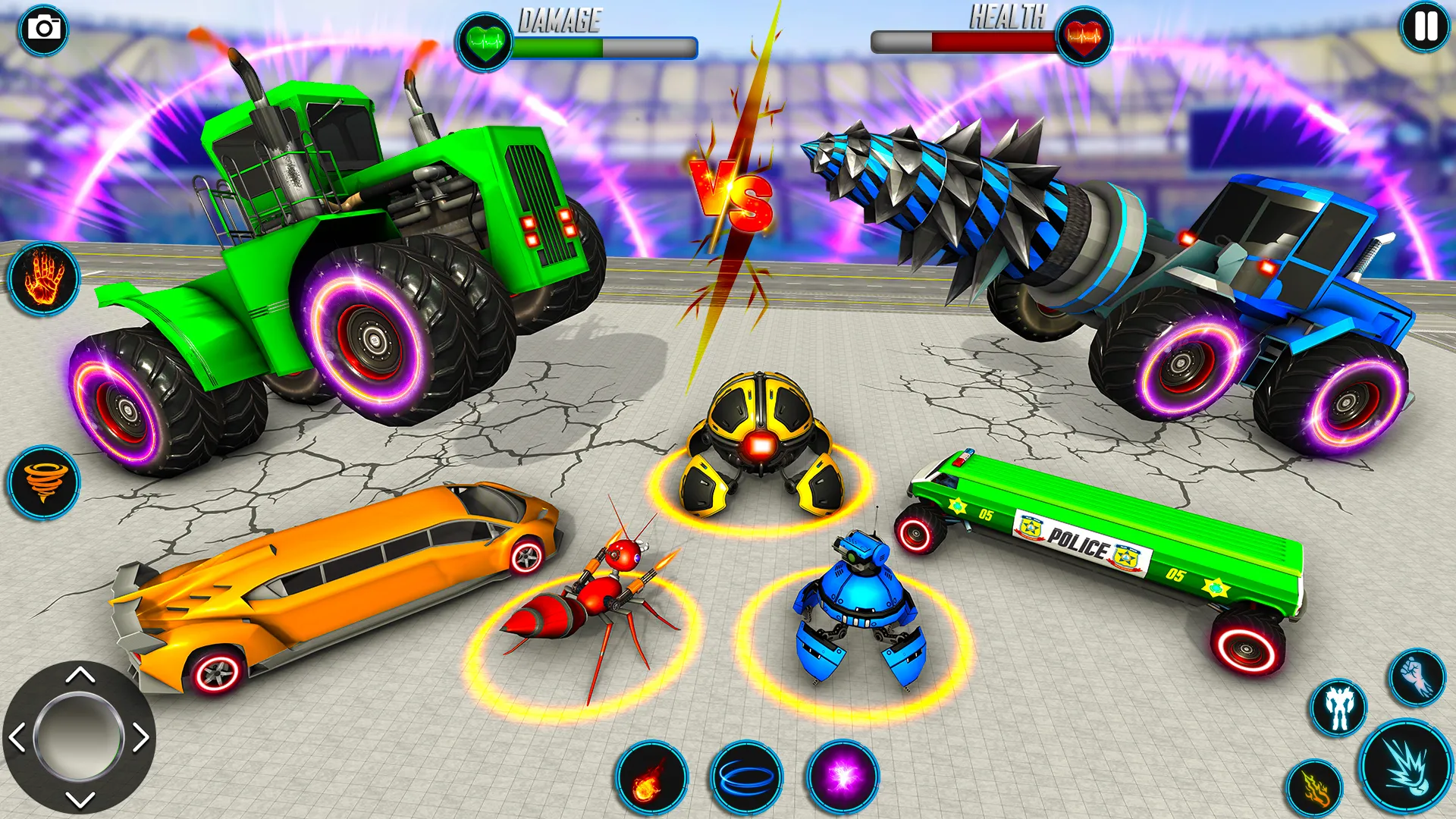
Task: Tap the robot transform icon
Action: (x=1339, y=708)
